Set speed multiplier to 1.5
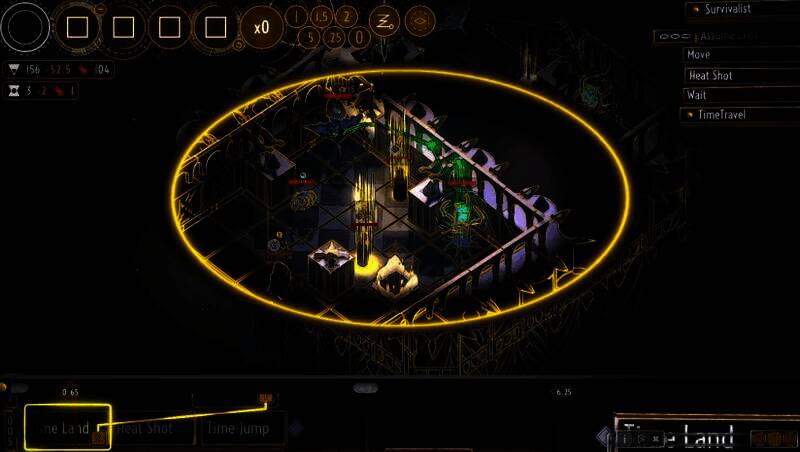The width and height of the screenshot is (800, 452). click(x=321, y=17)
